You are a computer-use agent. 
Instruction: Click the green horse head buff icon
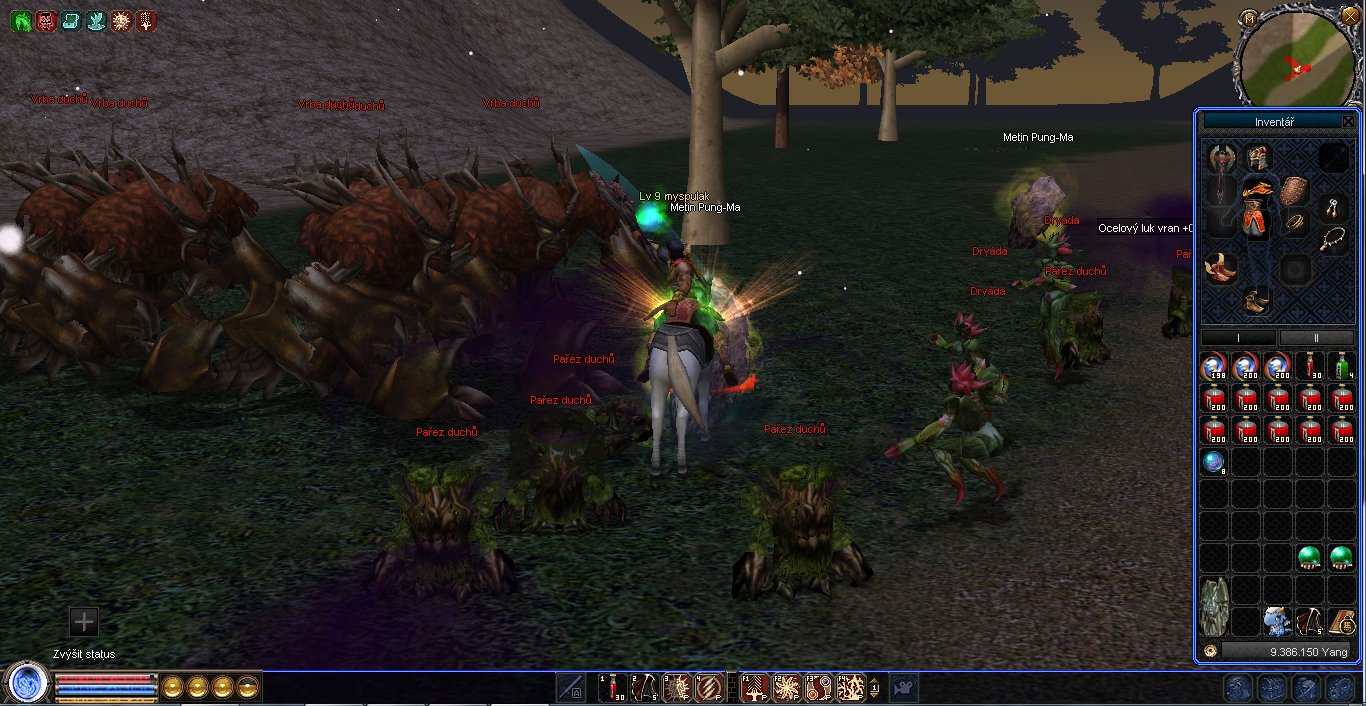point(20,20)
